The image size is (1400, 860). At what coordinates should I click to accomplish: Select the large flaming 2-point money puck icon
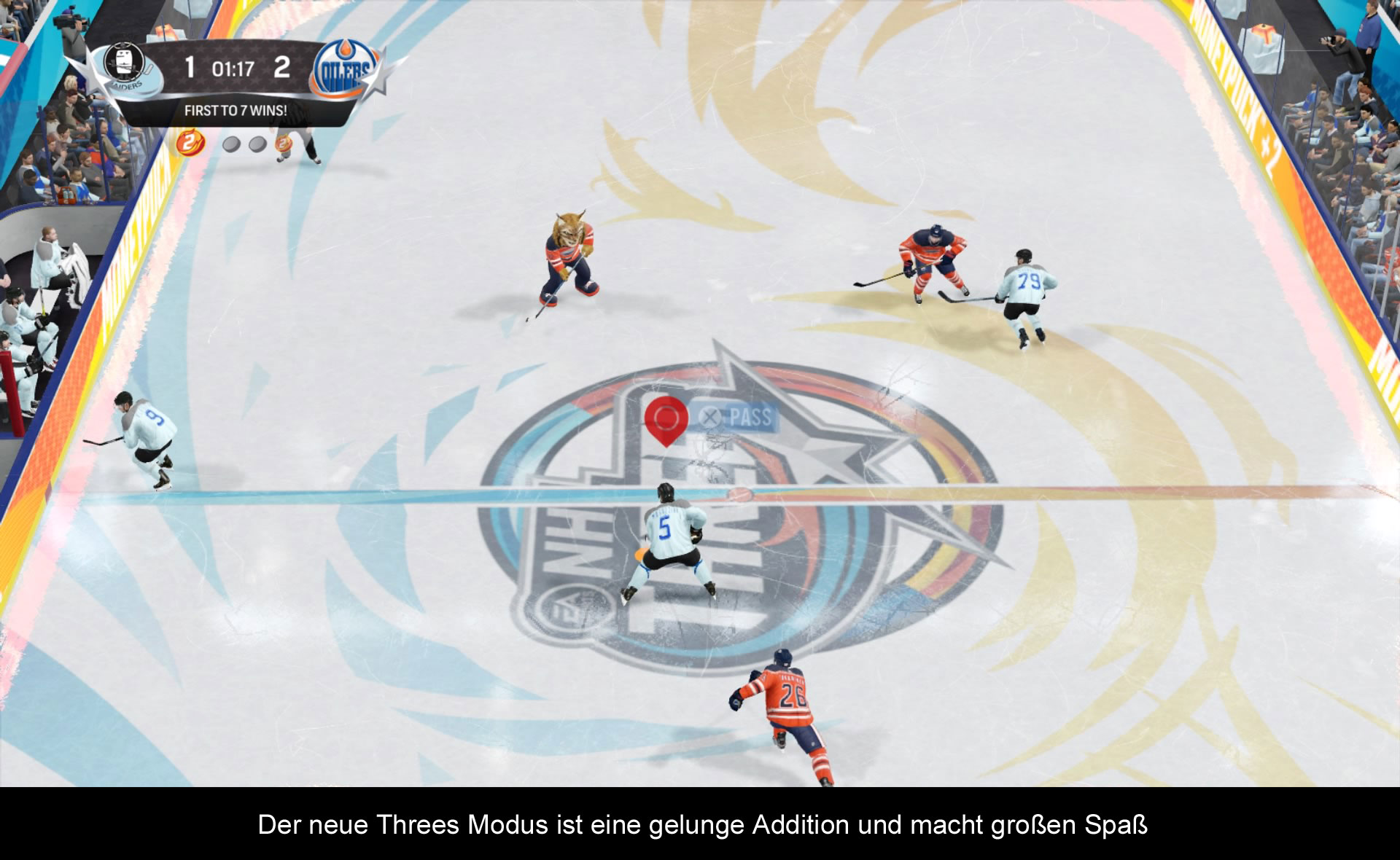[190, 142]
